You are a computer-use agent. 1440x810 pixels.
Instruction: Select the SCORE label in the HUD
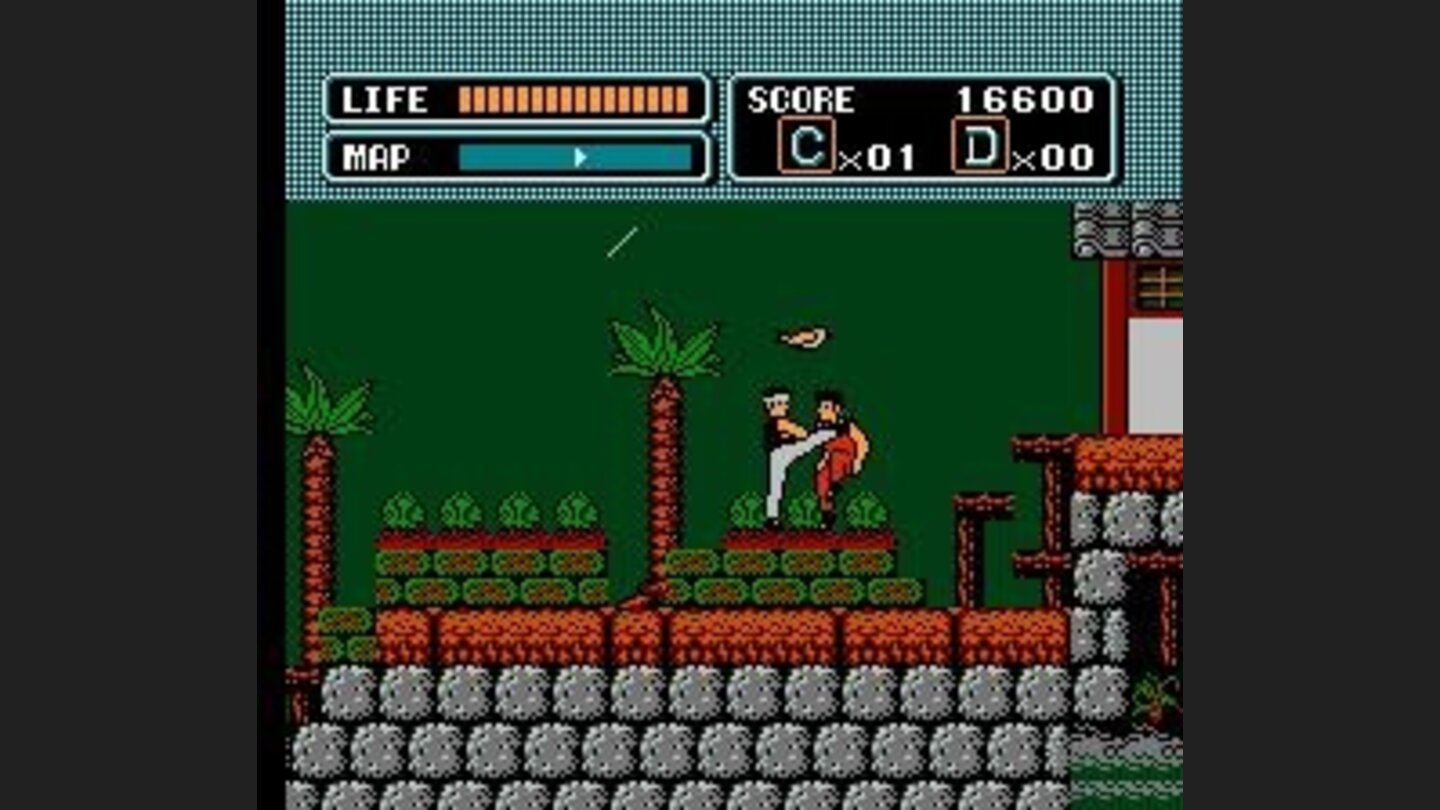click(802, 100)
